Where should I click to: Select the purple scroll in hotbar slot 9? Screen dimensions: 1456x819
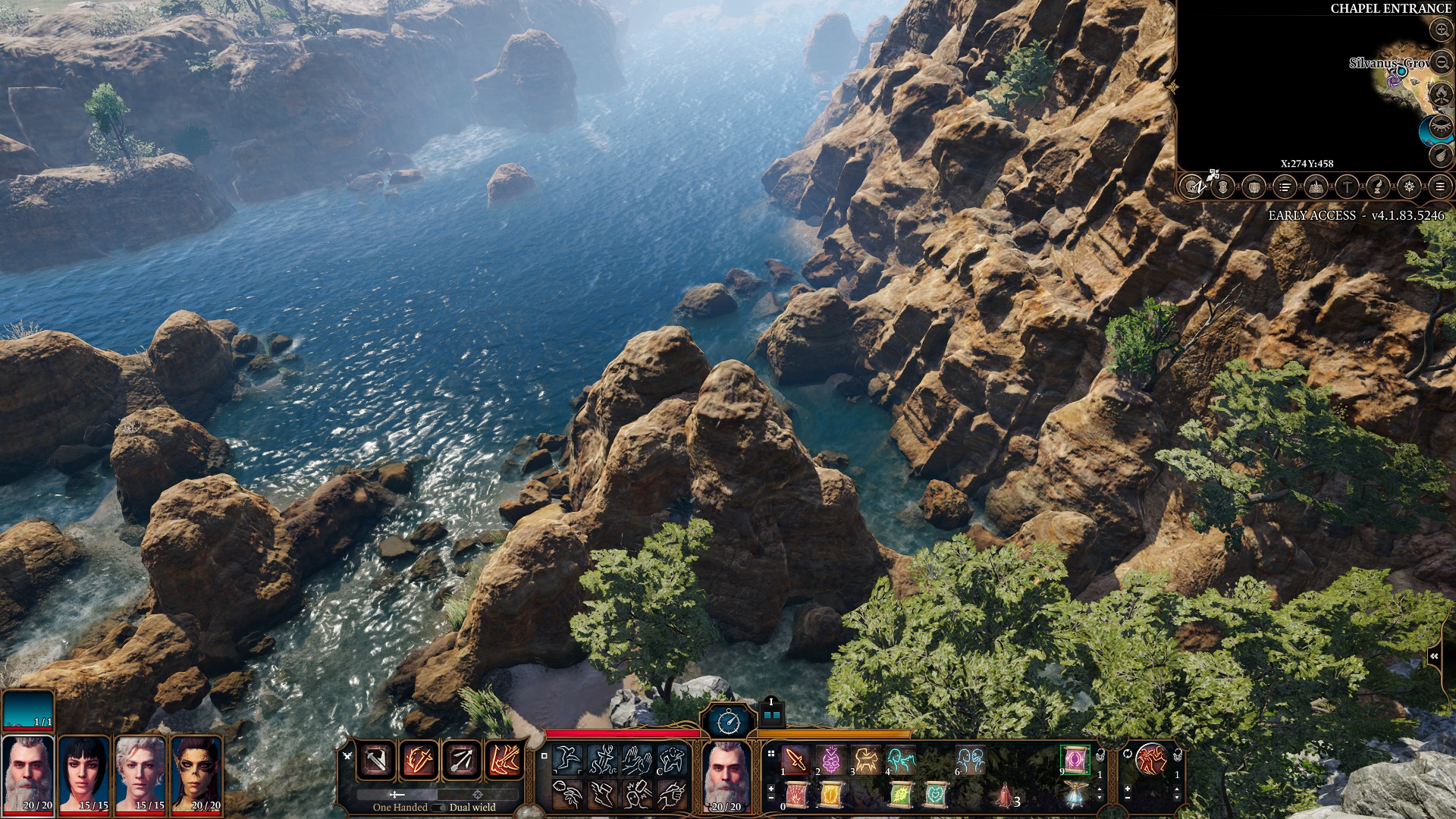1075,759
